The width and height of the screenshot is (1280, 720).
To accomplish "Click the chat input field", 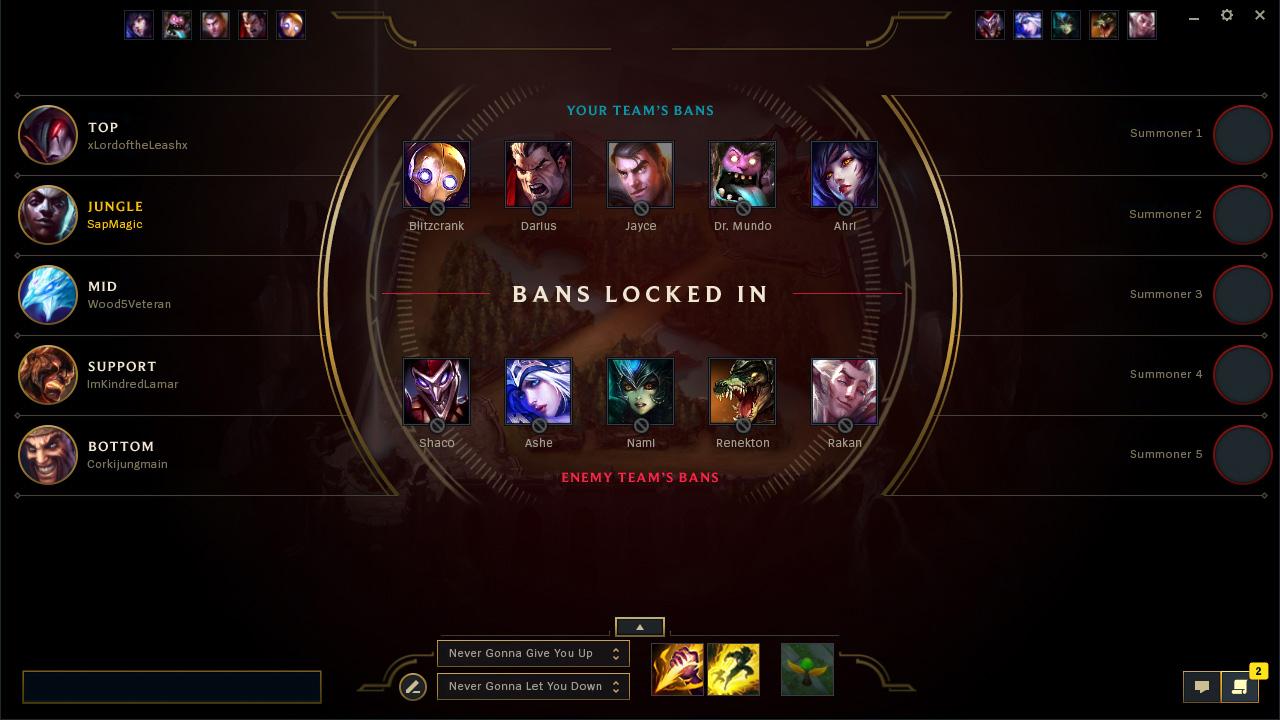I will [172, 687].
